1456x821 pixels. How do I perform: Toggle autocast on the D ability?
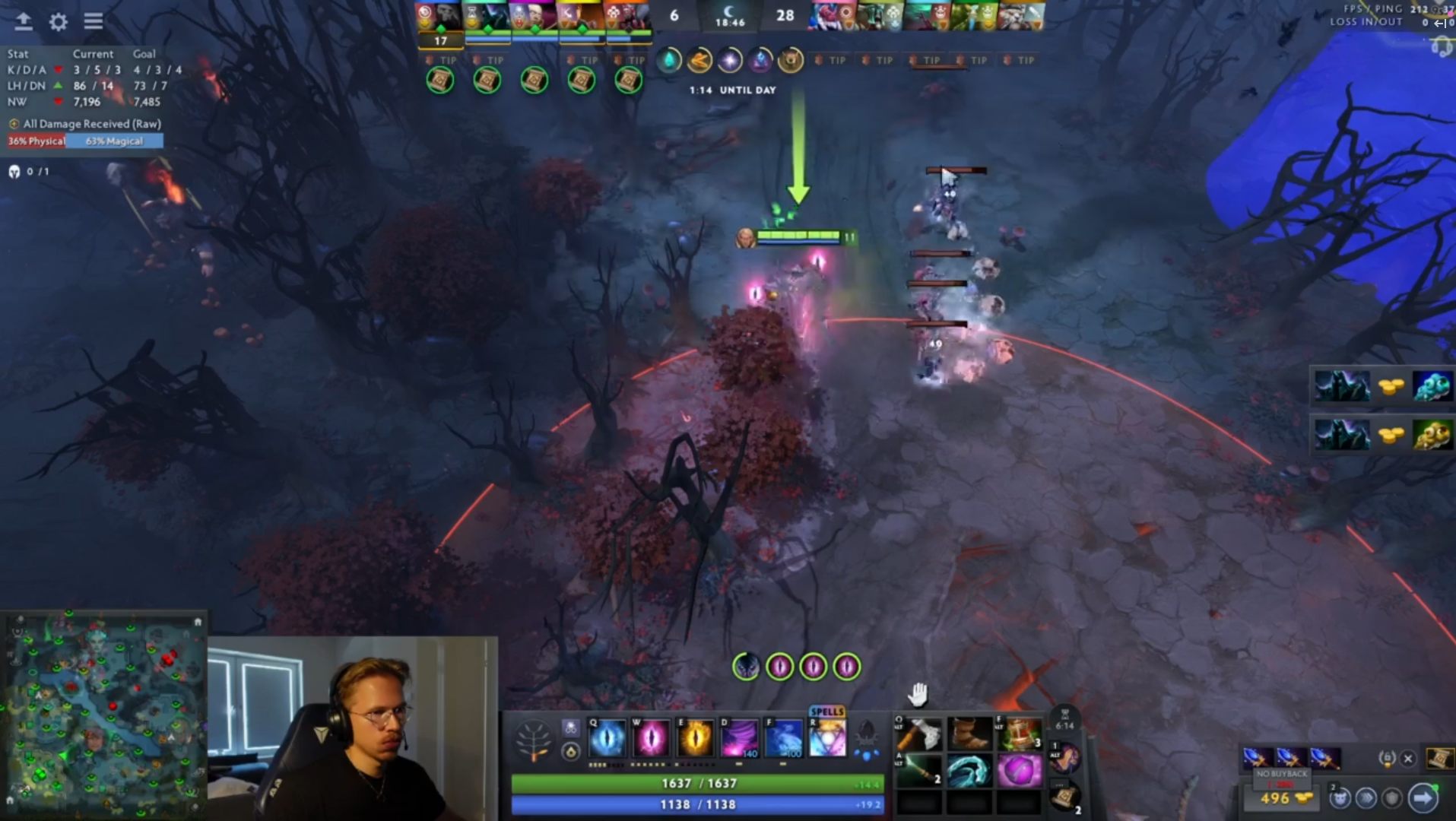pos(740,739)
